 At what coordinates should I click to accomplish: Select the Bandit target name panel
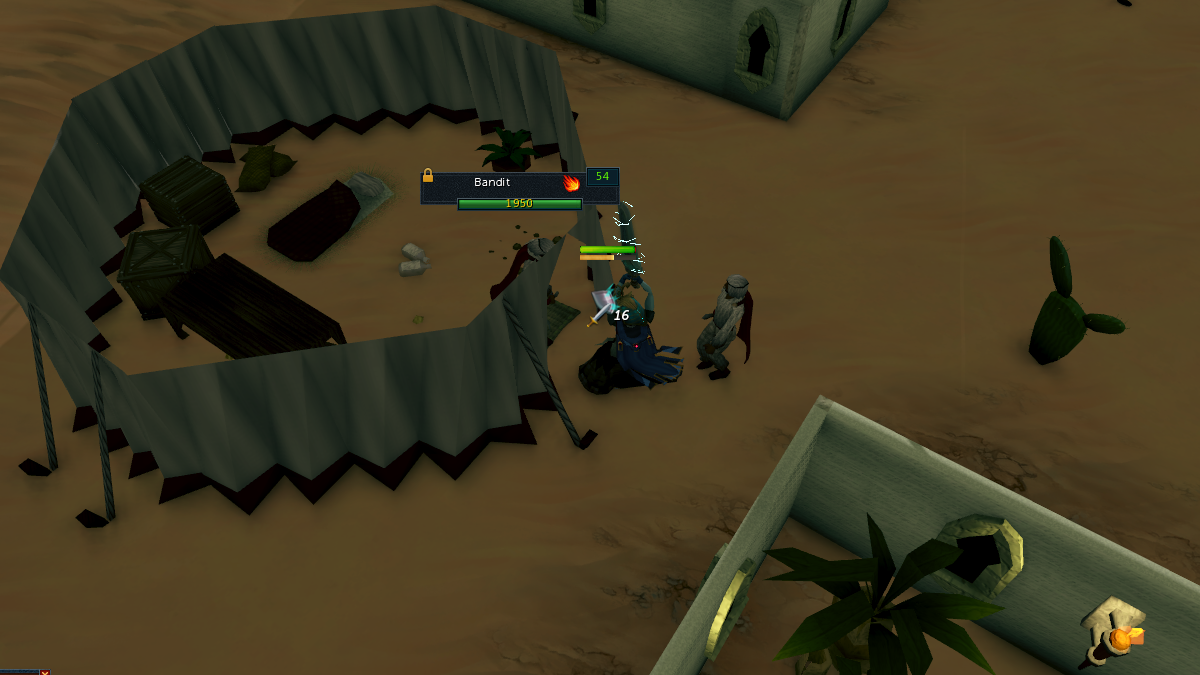point(493,183)
